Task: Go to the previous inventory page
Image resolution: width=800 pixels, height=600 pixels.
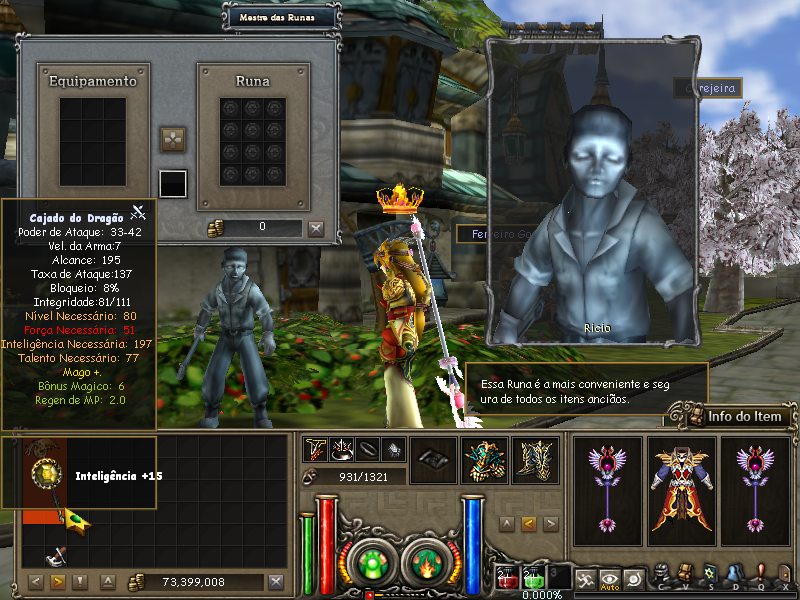Action: tap(36, 582)
